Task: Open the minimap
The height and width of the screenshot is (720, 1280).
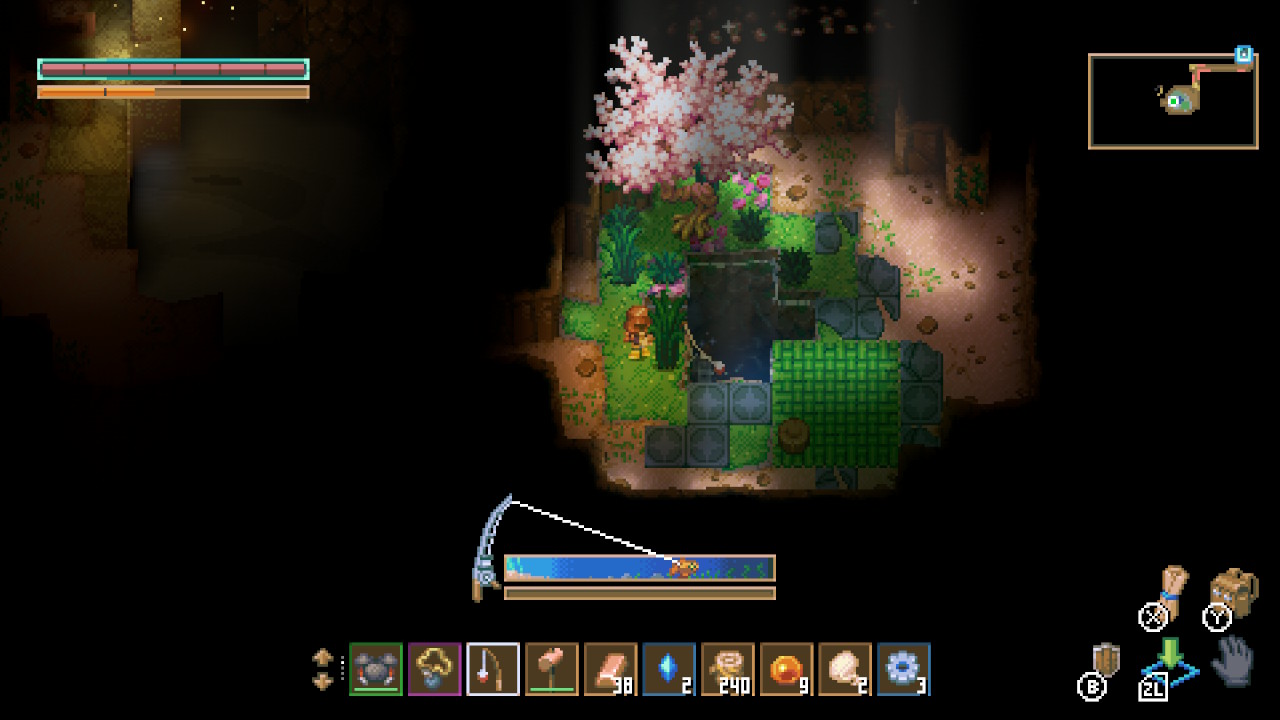Action: pos(1173,101)
